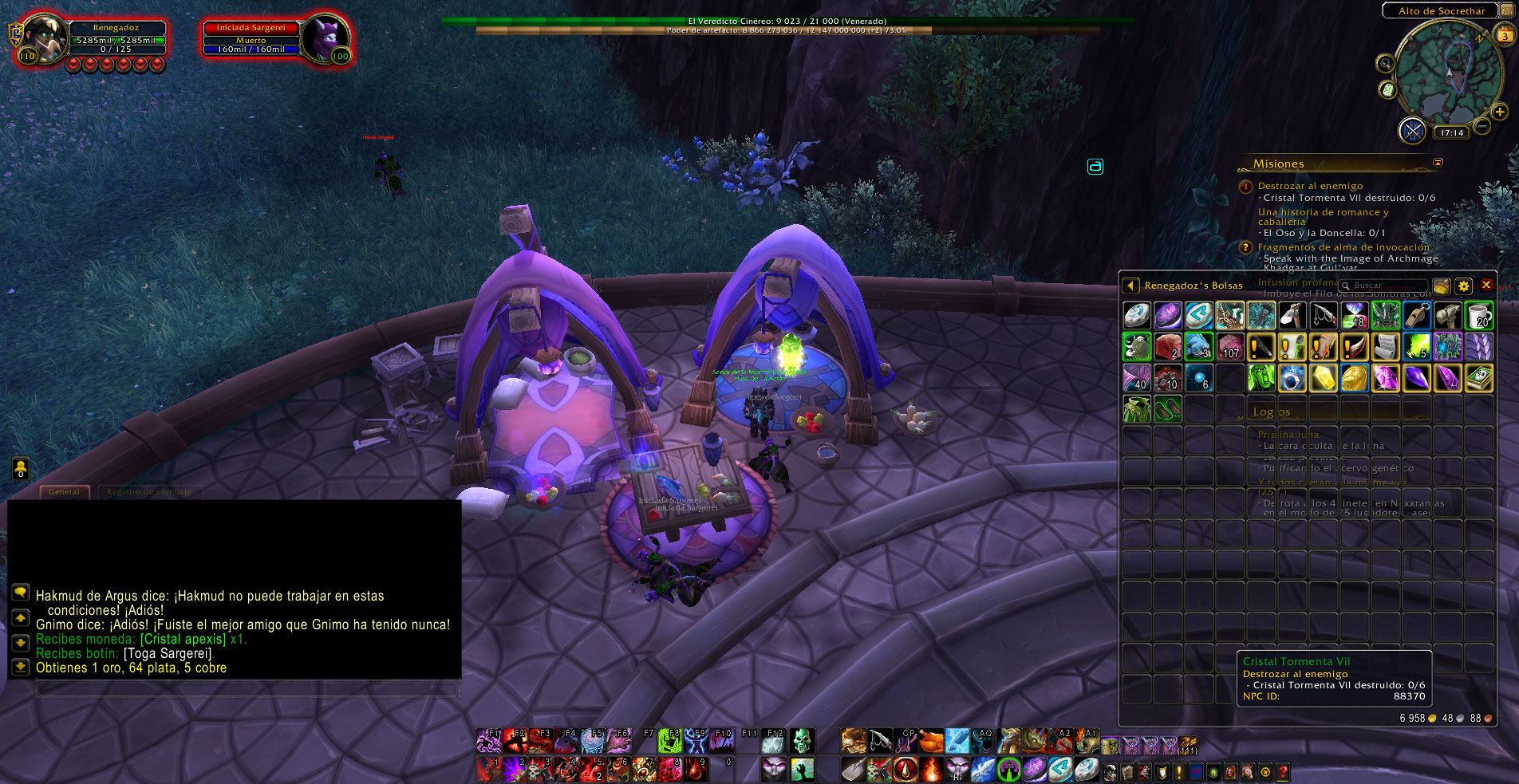This screenshot has height=784, width=1519.
Task: Close the Renegadoz's Bolsas bag window
Action: pos(1486,285)
